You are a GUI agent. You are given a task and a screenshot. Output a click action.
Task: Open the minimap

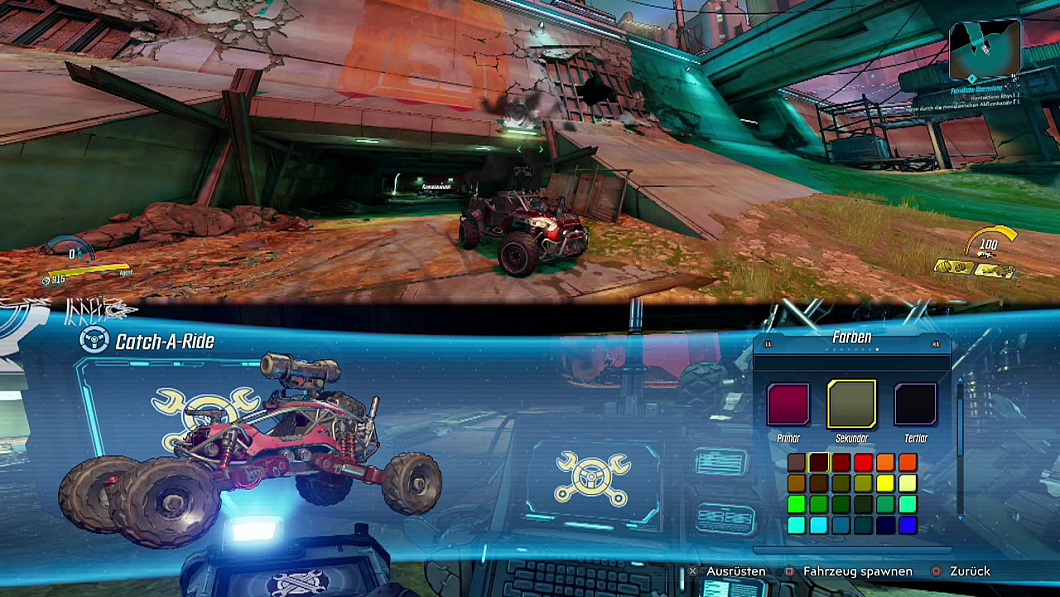point(985,45)
